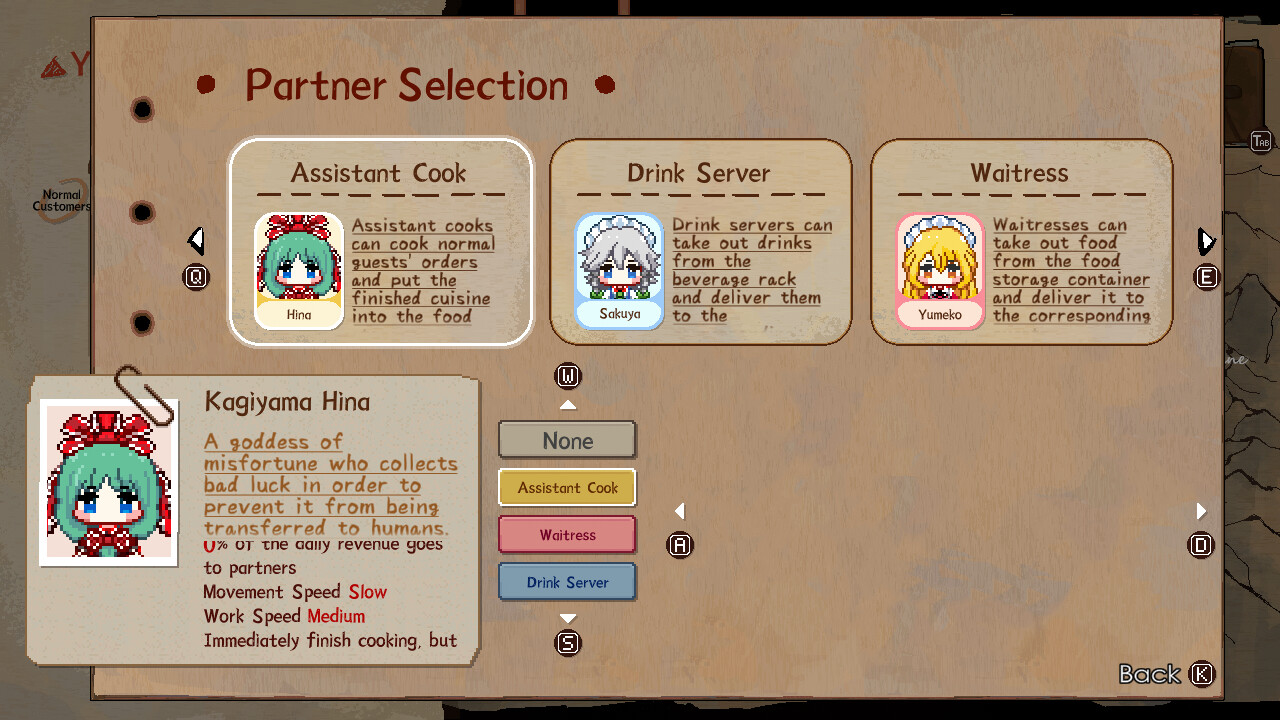Click the Q key navigation icon
1280x720 pixels.
click(197, 276)
